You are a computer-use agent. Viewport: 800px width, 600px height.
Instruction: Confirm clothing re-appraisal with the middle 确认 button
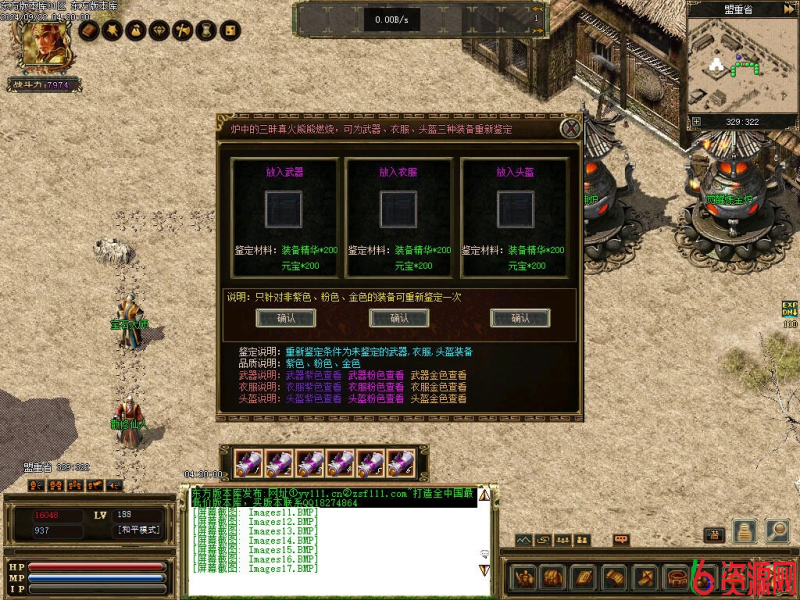coord(399,318)
